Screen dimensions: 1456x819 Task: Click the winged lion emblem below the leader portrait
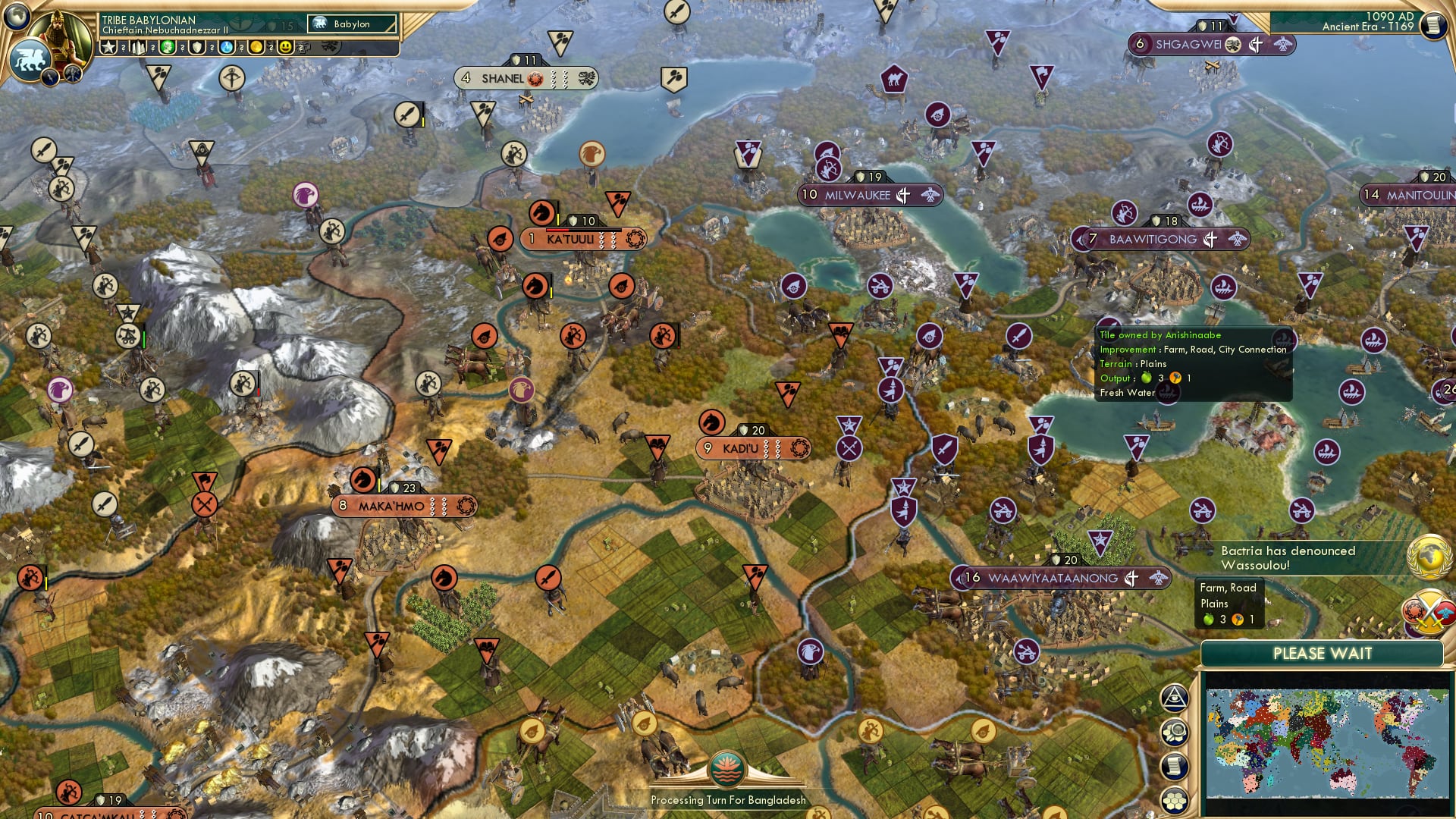pyautogui.click(x=30, y=61)
